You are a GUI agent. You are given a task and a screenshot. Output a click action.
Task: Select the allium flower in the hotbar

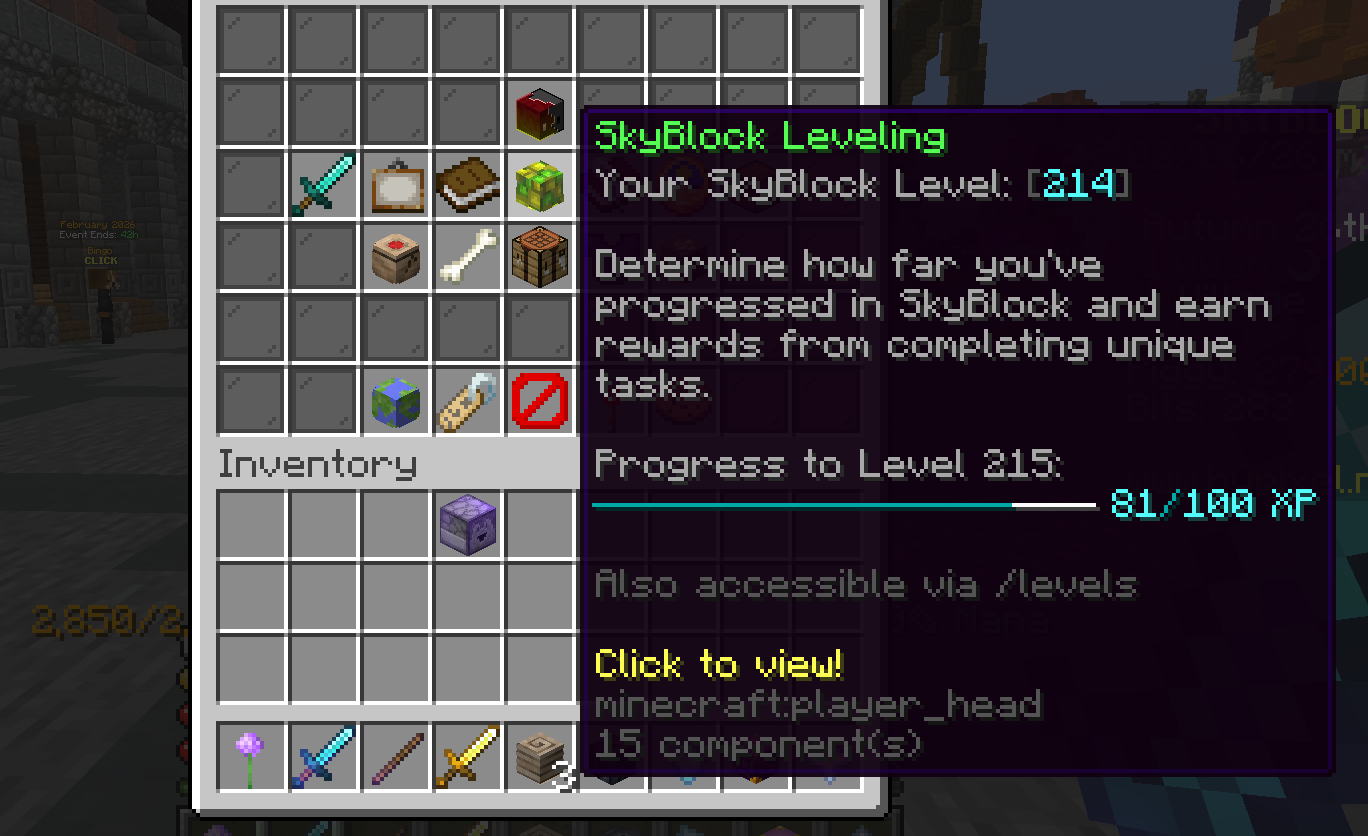click(x=250, y=758)
